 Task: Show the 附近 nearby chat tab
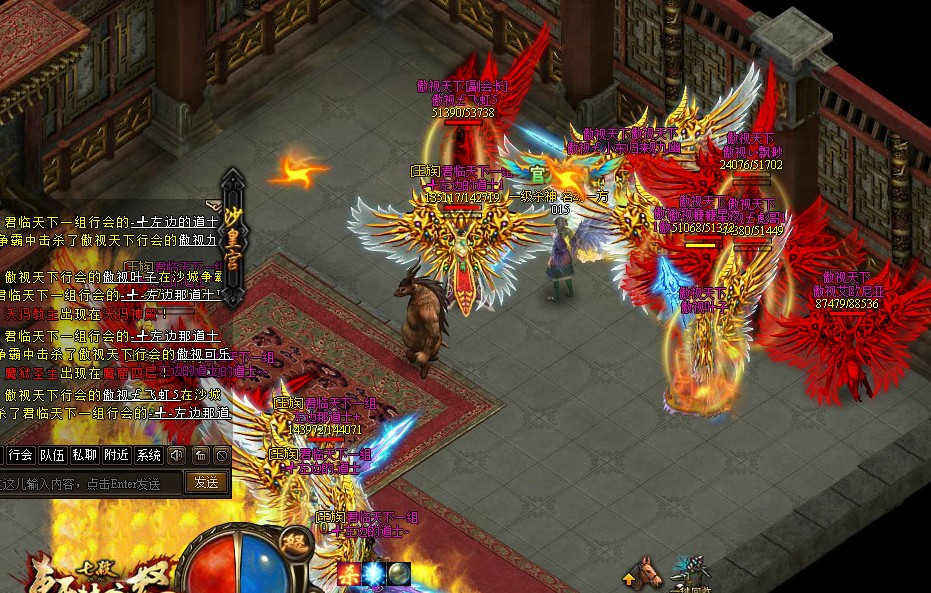(x=117, y=455)
